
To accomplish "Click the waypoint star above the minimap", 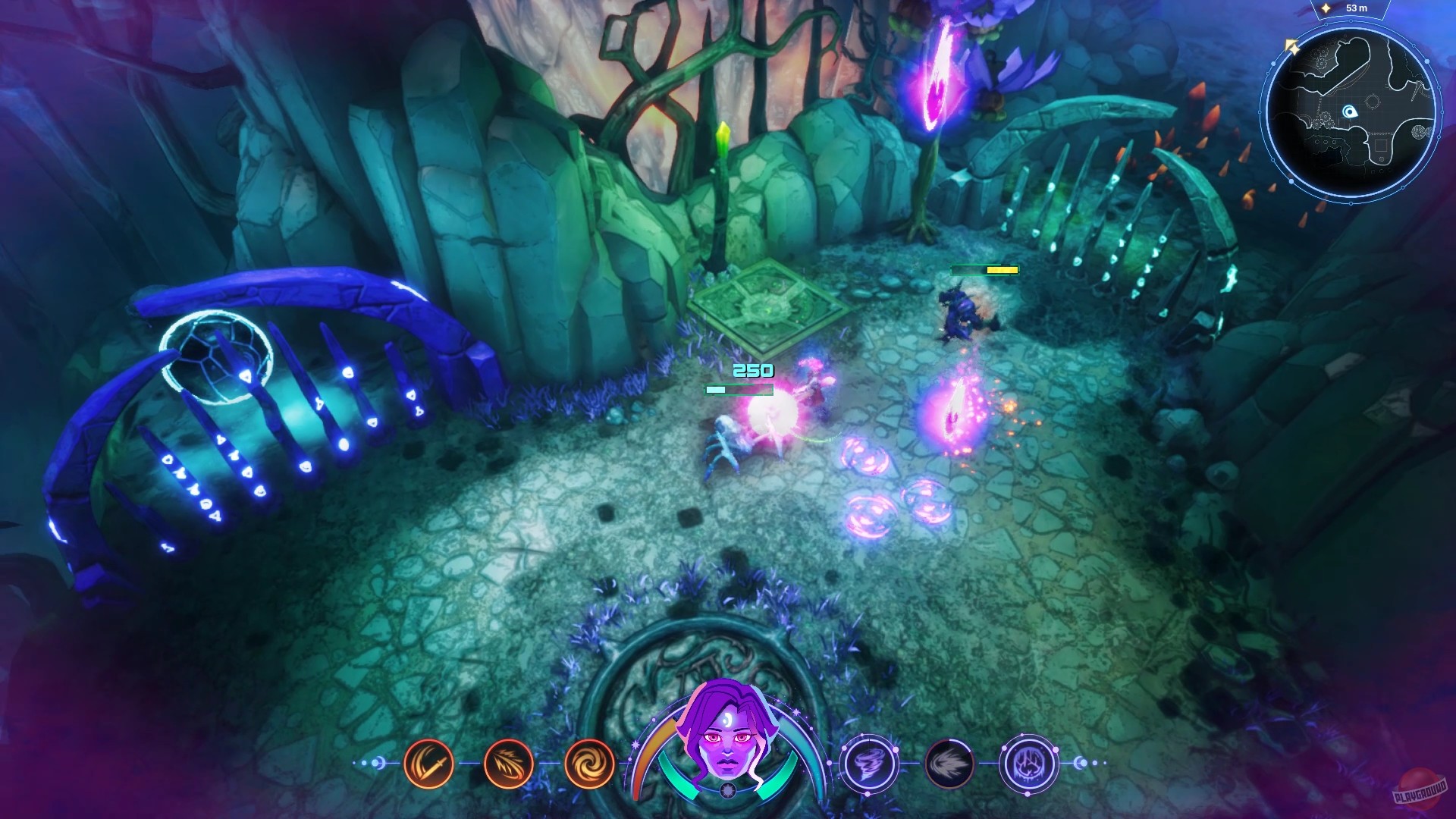I will click(x=1326, y=8).
